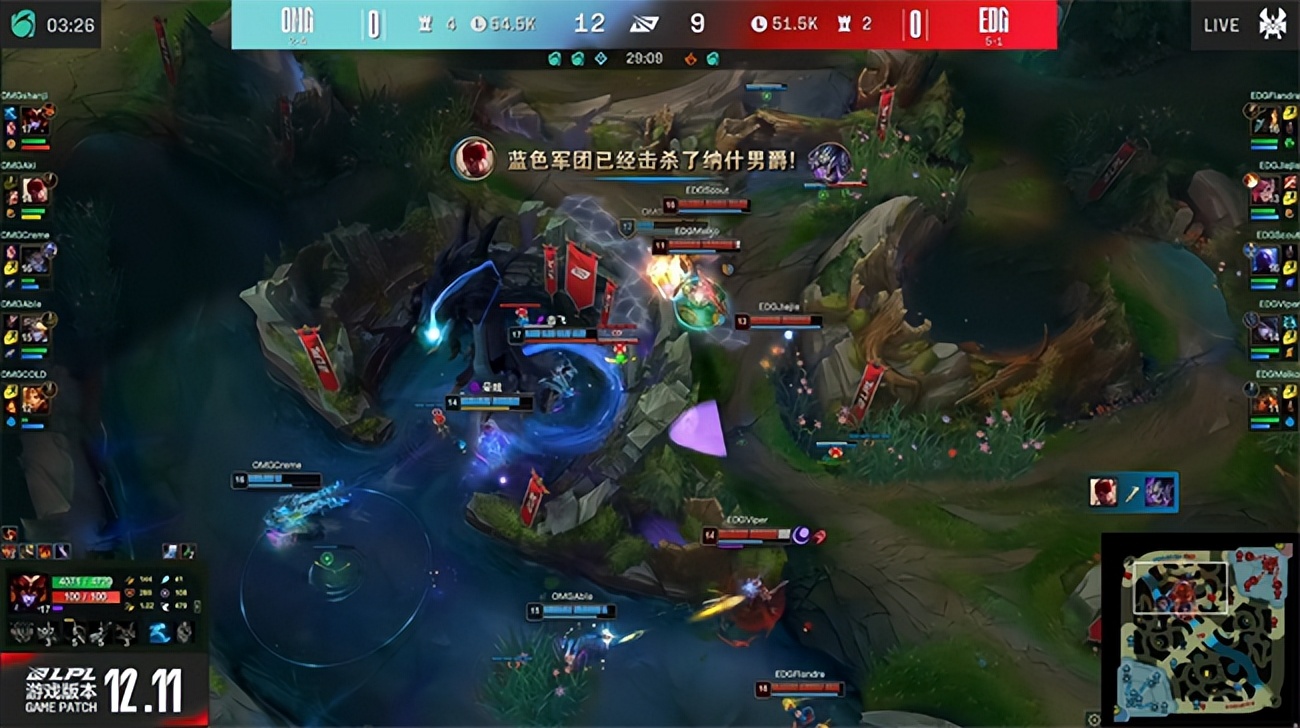1300x728 pixels.
Task: Click the attack damage stat icon in champion panel
Action: coord(130,580)
